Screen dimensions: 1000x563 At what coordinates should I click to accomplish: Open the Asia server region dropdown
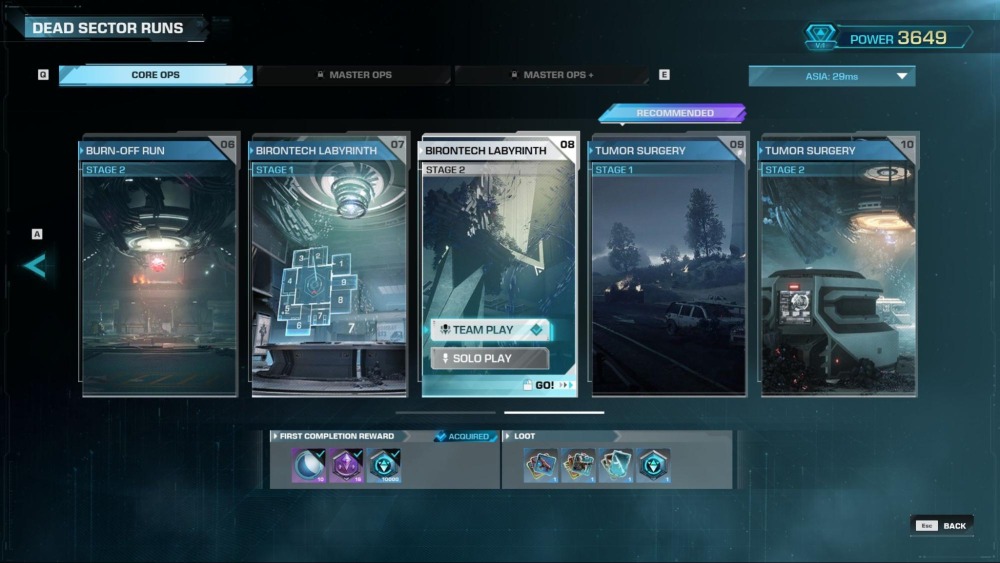(x=831, y=76)
